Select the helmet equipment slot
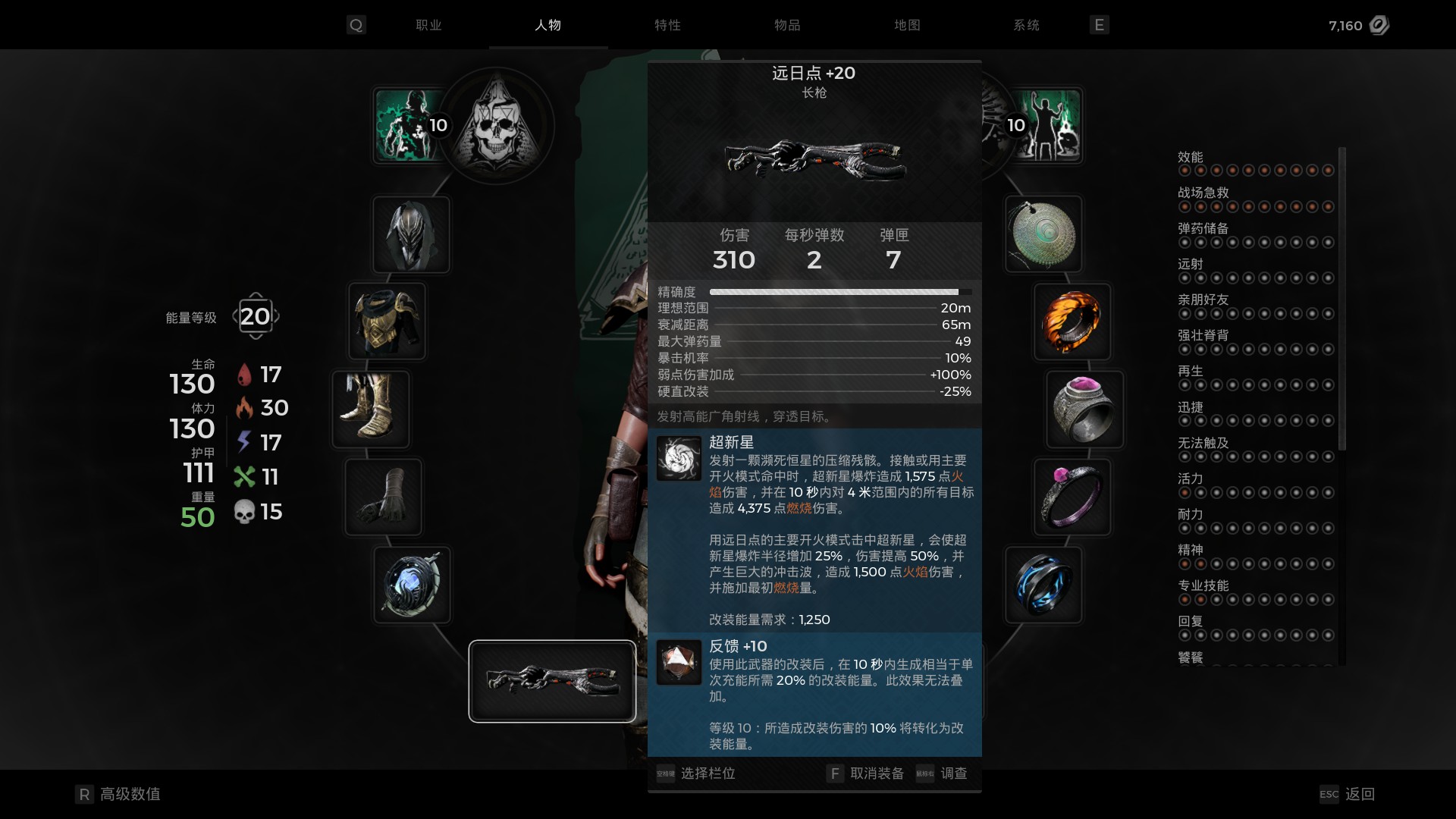Viewport: 1456px width, 819px height. 411,234
